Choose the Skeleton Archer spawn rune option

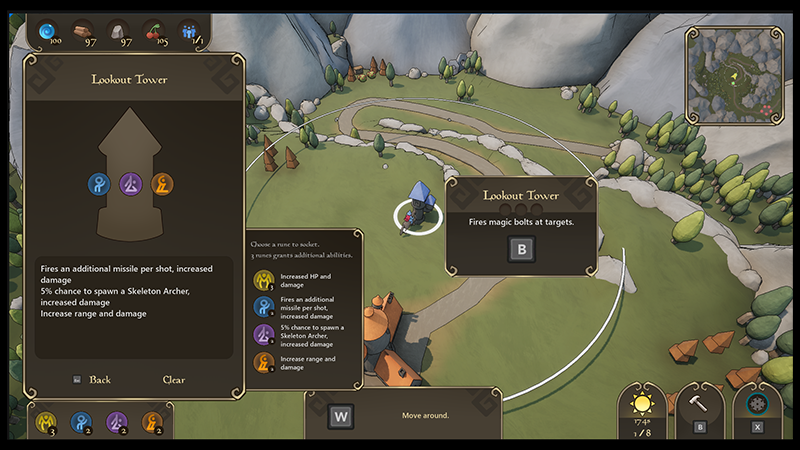pos(264,334)
